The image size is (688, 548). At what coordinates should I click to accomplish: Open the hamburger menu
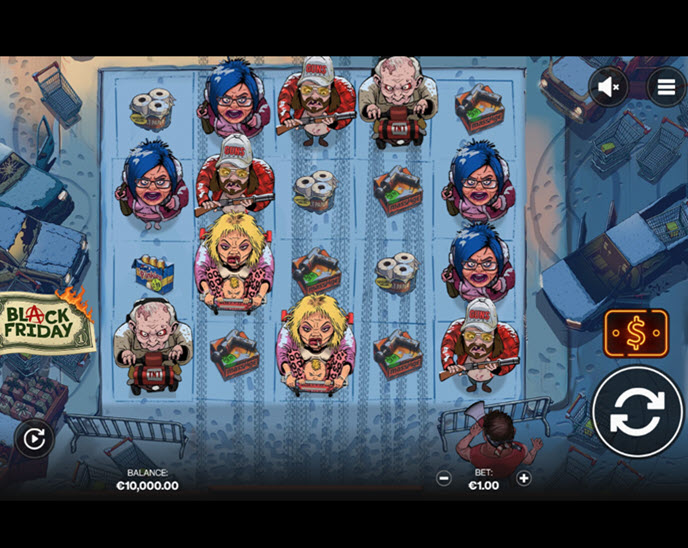coord(666,87)
